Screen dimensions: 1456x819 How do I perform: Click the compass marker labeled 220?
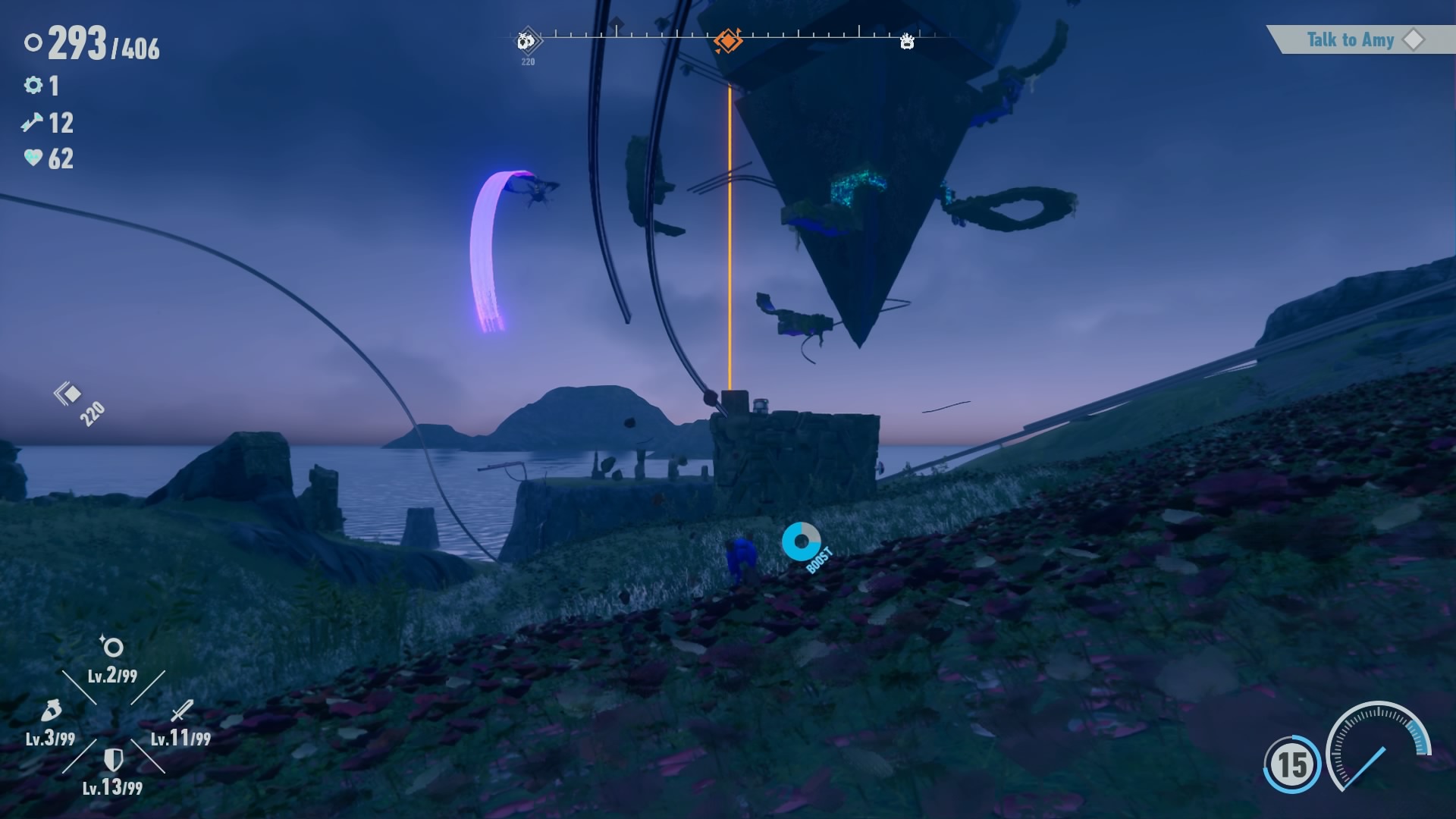[x=528, y=41]
